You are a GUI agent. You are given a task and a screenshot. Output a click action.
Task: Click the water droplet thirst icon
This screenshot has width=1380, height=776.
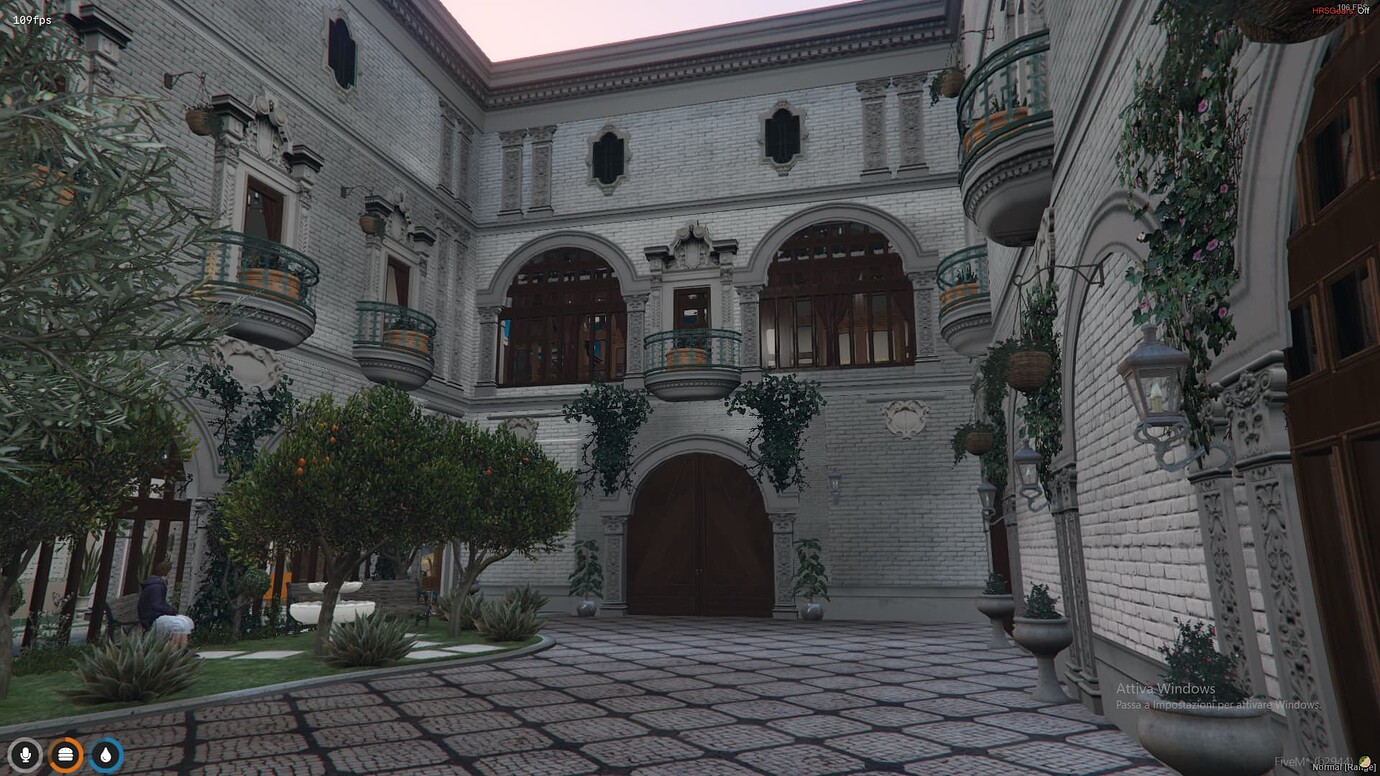[x=103, y=755]
